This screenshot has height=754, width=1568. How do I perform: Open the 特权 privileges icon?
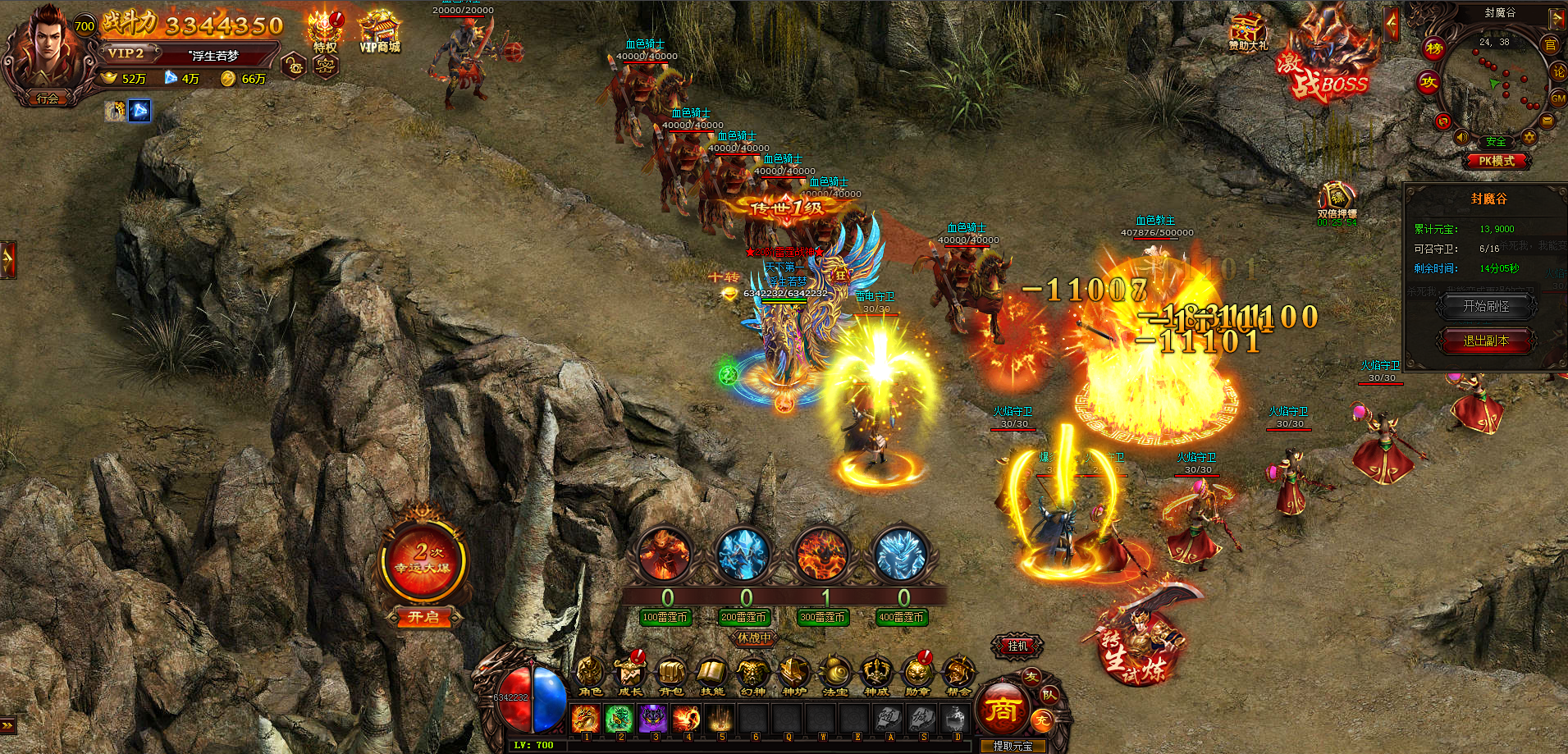(x=325, y=33)
